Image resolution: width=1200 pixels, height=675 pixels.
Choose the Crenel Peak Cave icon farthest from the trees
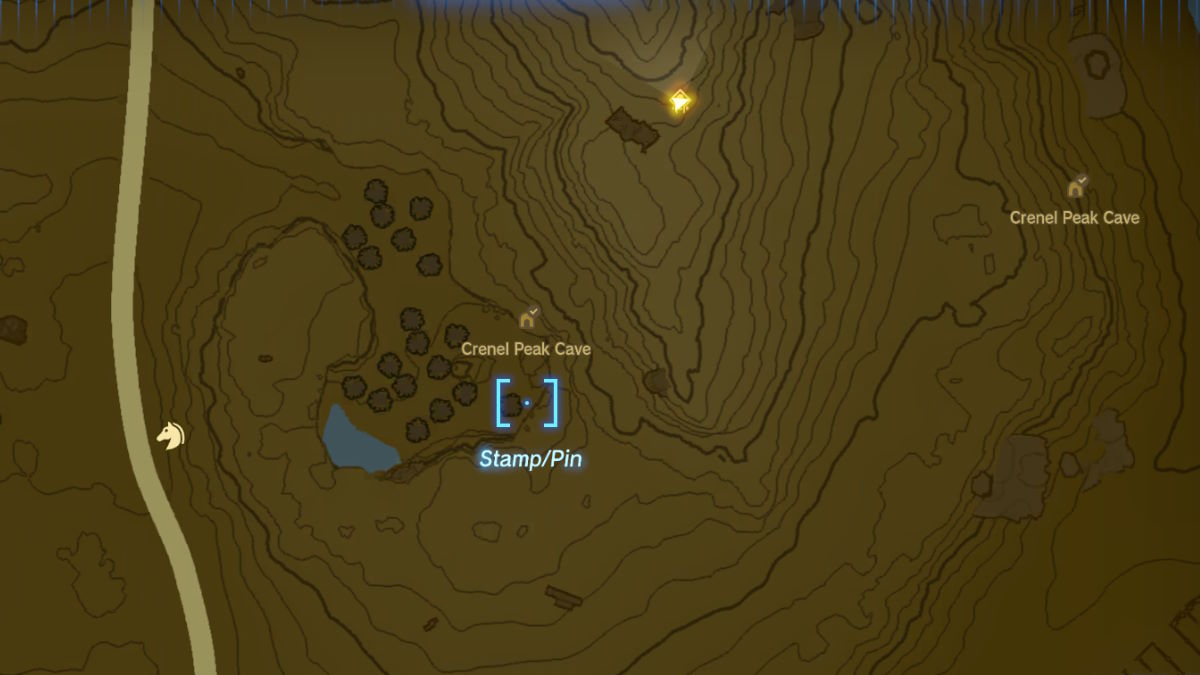click(x=1076, y=187)
